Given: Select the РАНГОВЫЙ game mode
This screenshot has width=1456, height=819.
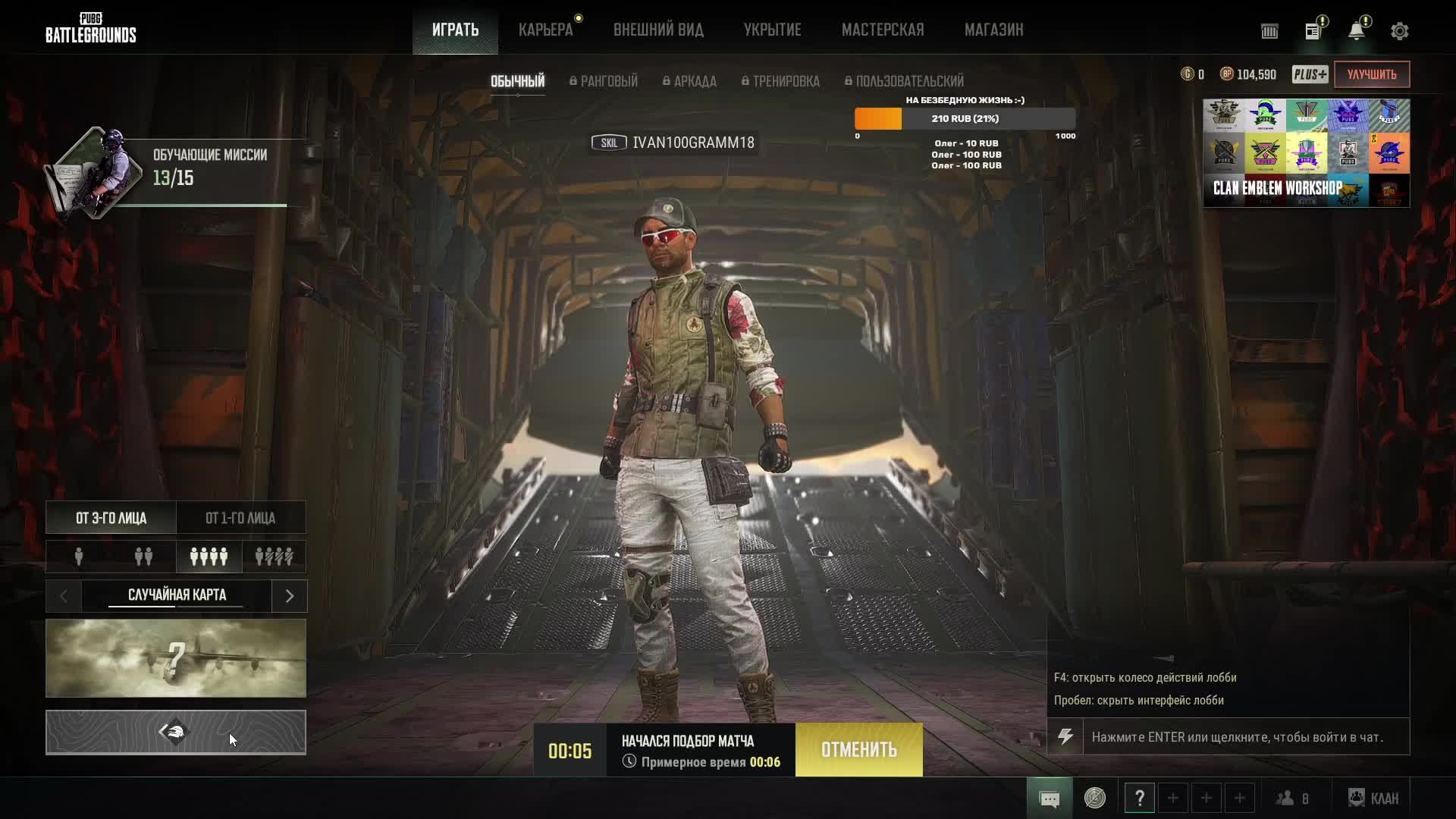Looking at the screenshot, I should [604, 81].
